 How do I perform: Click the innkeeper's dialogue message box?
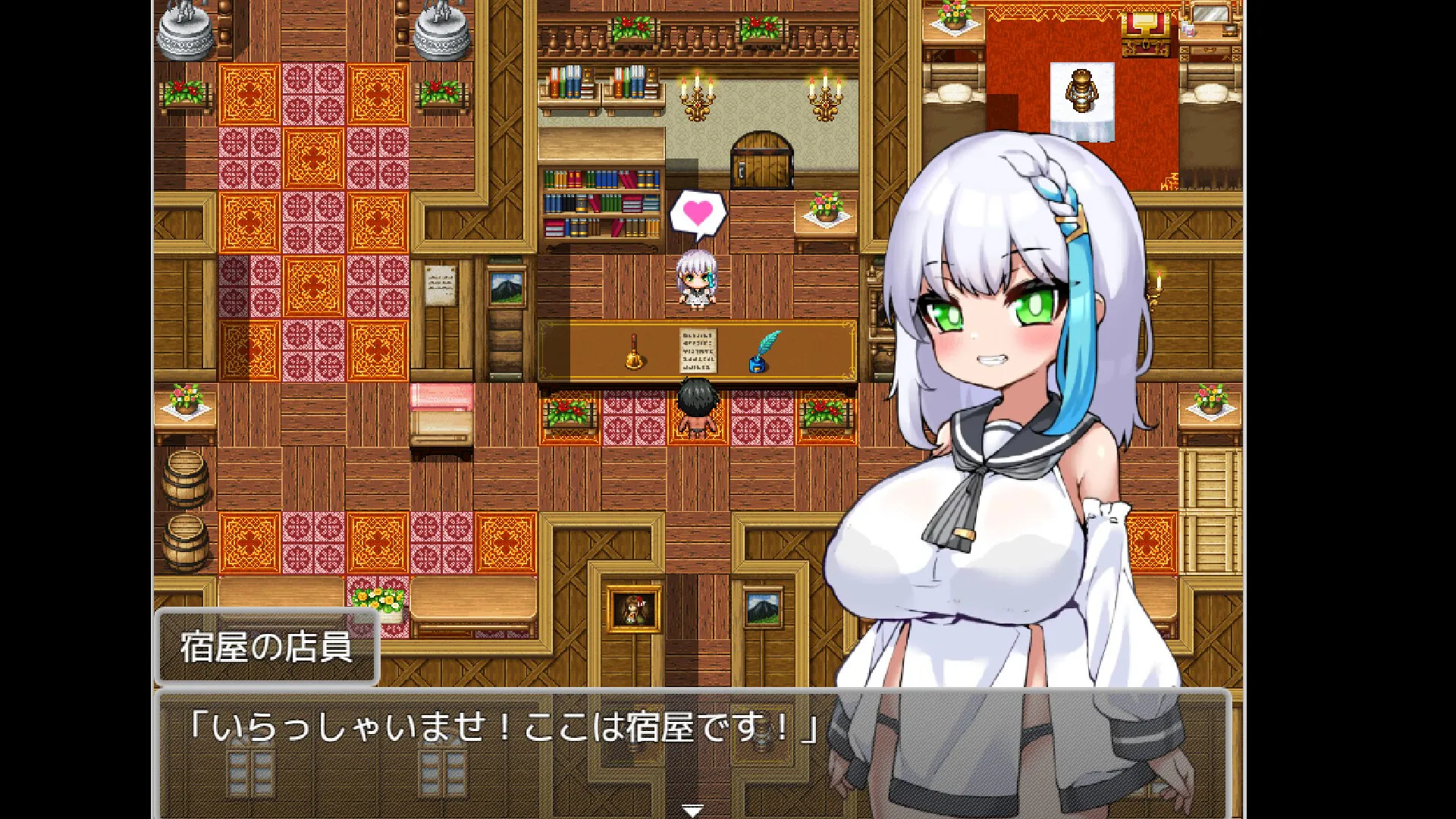(x=500, y=751)
